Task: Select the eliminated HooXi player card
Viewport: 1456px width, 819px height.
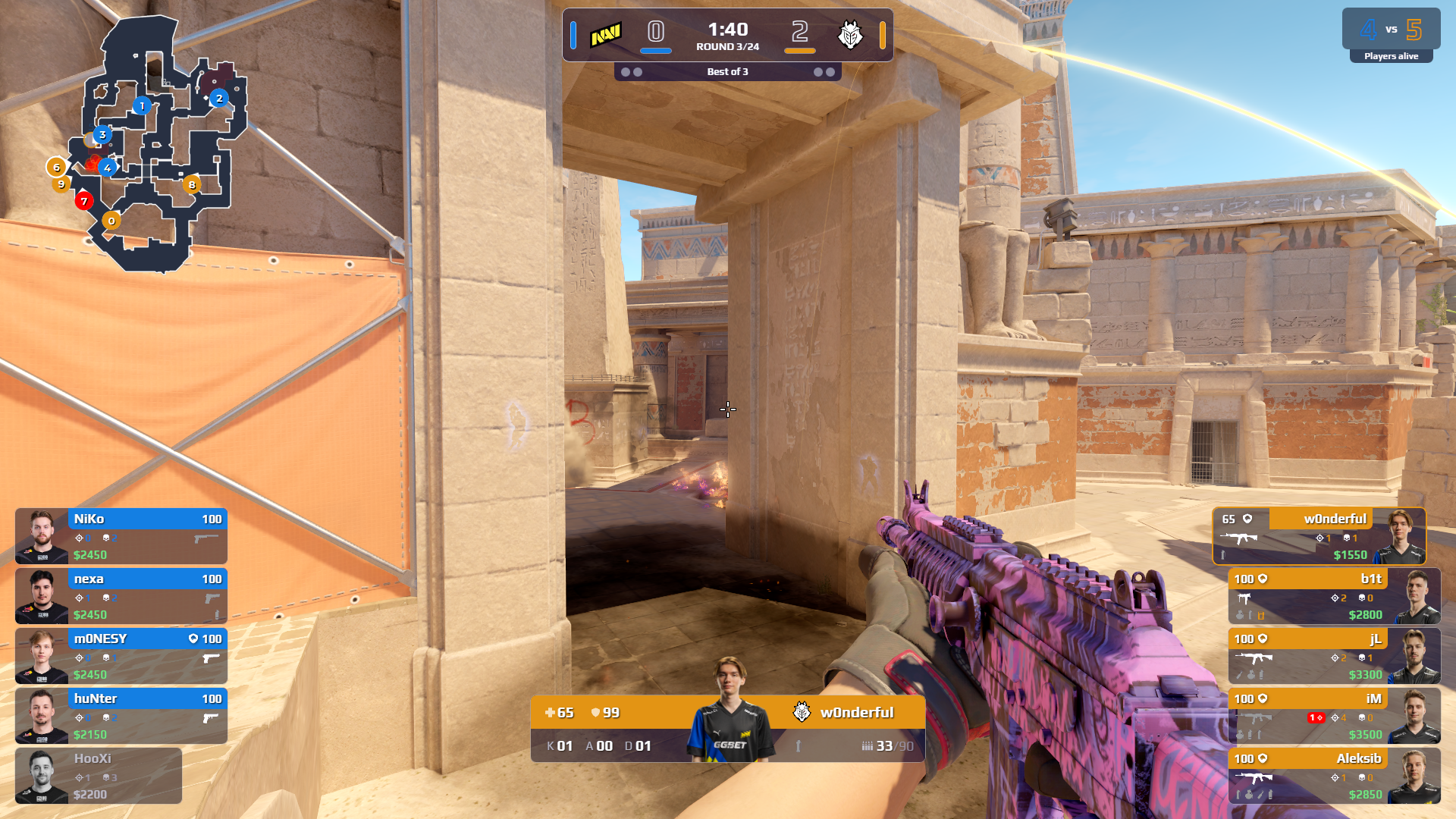Action: [99, 776]
